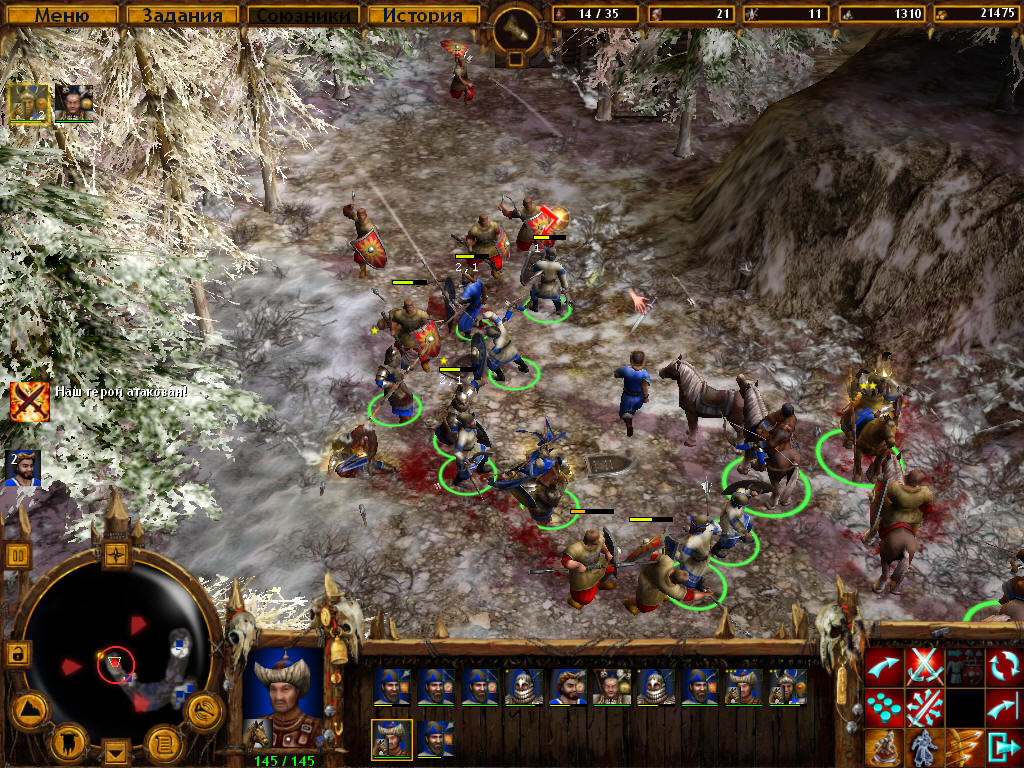1024x768 pixels.
Task: Click the exit arrow command icon
Action: tap(1002, 747)
